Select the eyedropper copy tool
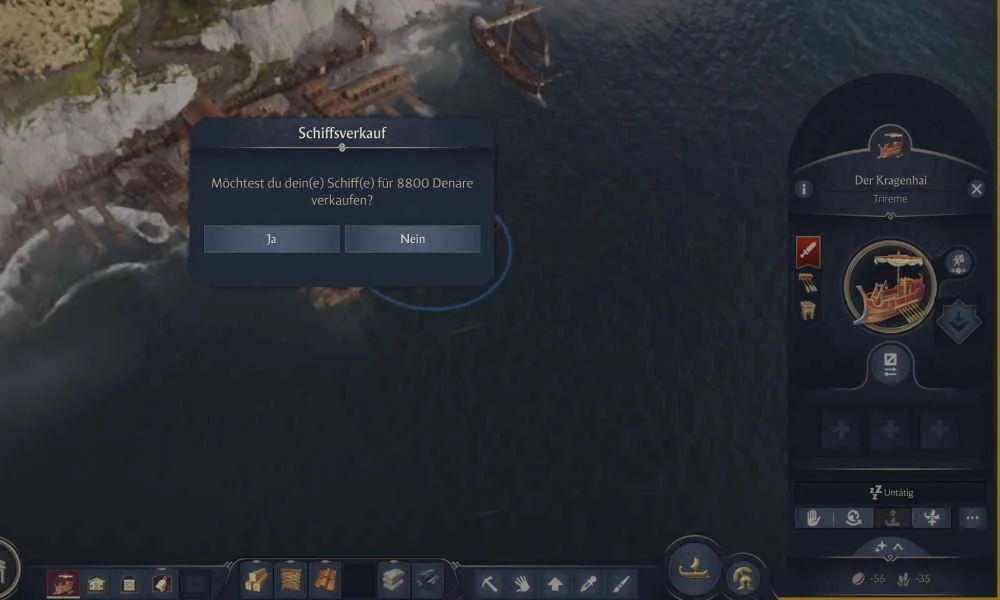Viewport: 1000px width, 600px height. tap(588, 583)
